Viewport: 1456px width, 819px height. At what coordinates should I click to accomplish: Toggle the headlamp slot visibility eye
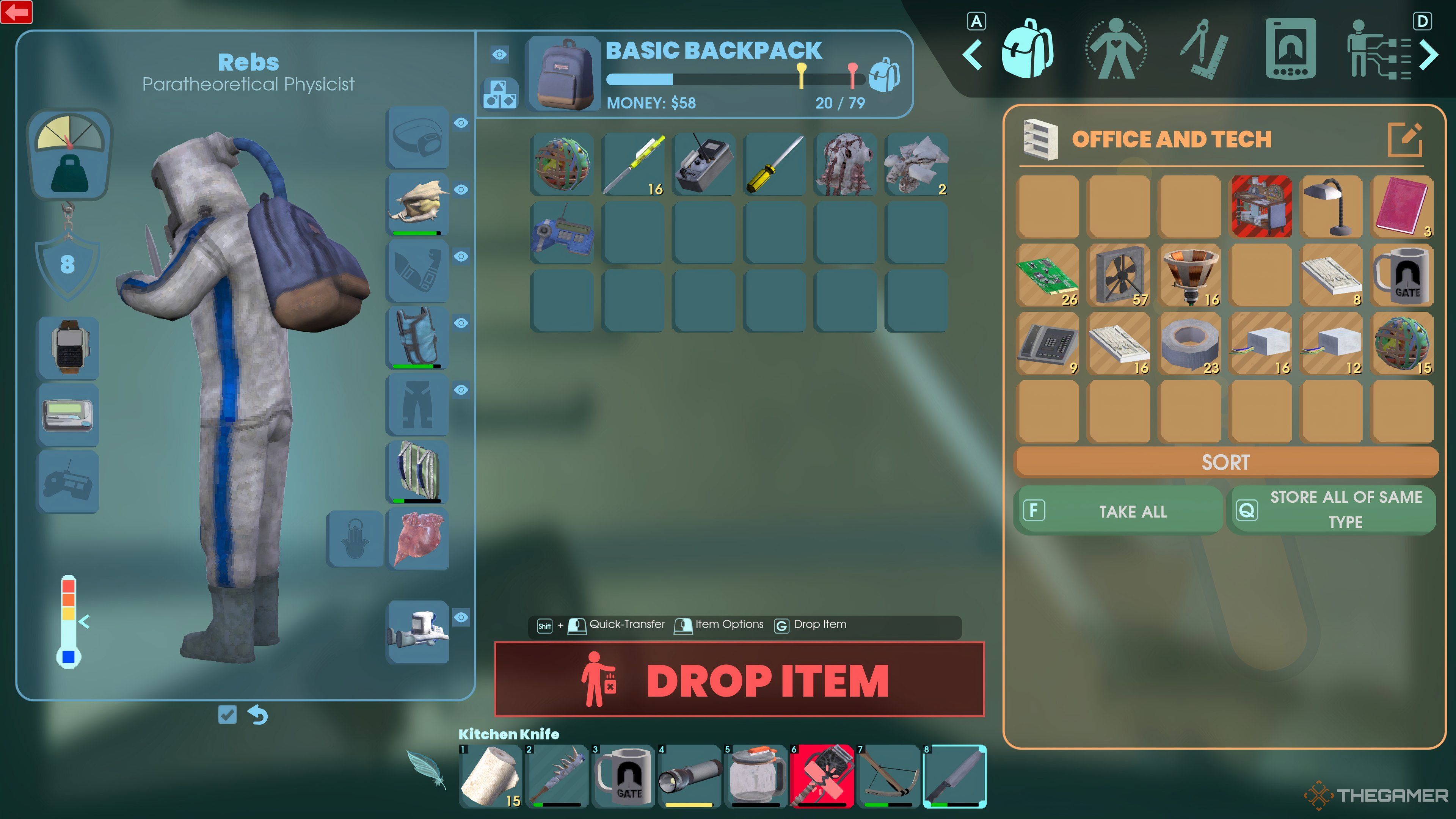[x=461, y=122]
